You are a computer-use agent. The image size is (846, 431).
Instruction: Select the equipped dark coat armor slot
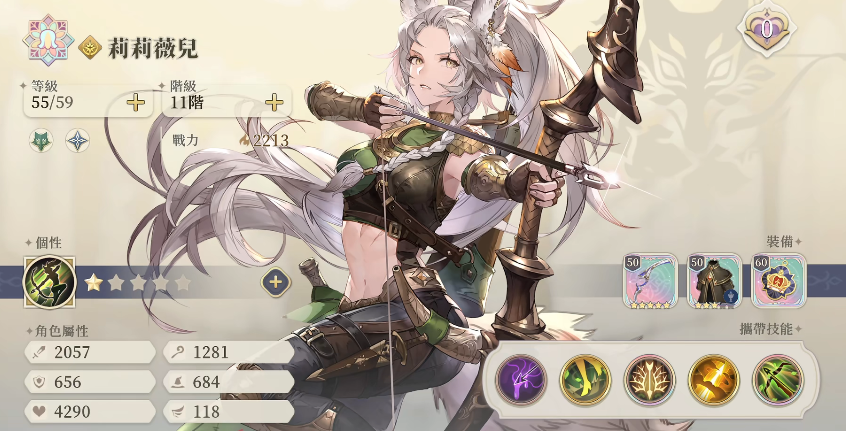(x=715, y=280)
